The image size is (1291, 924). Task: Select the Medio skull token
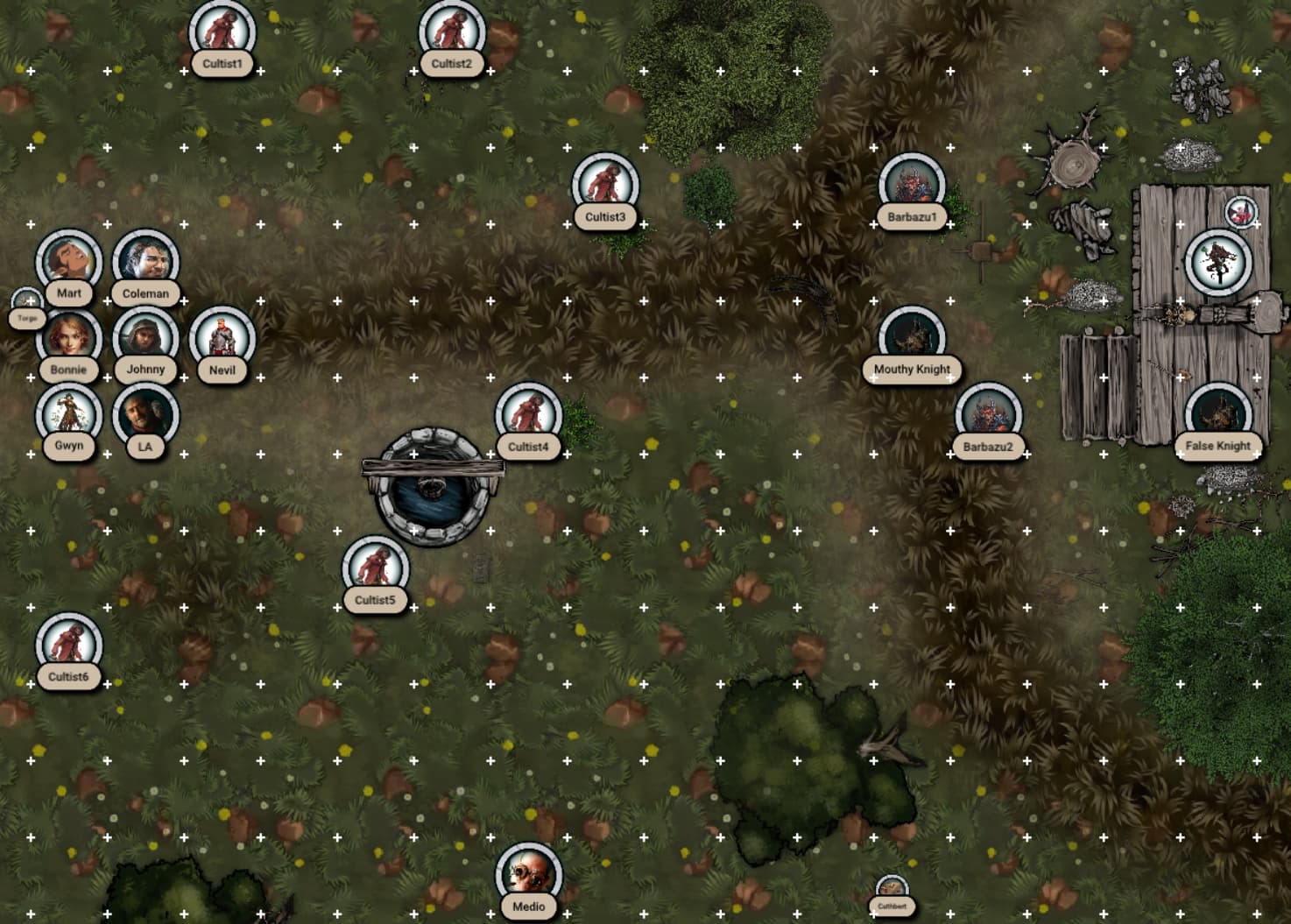click(528, 874)
